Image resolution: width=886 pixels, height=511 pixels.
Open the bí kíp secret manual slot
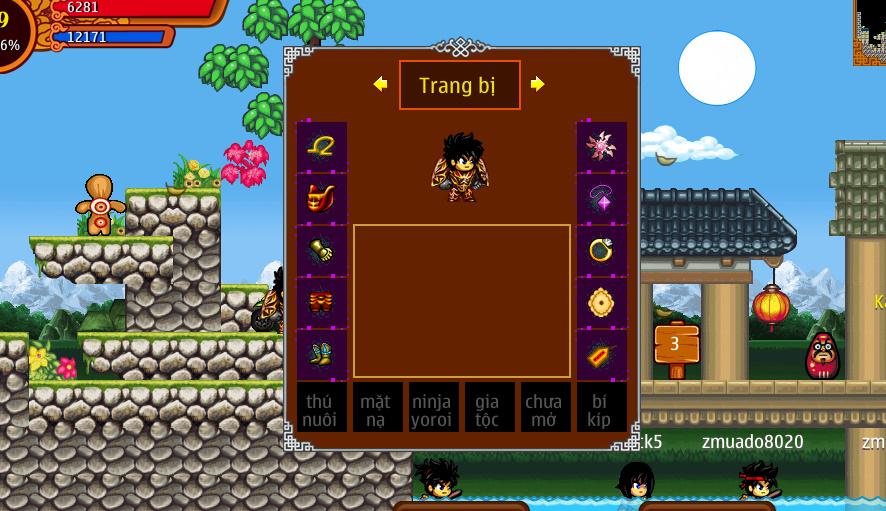(601, 408)
